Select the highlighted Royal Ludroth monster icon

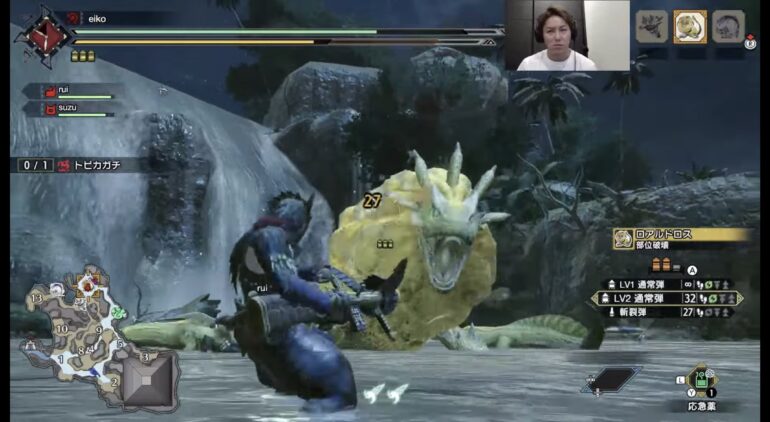click(689, 26)
